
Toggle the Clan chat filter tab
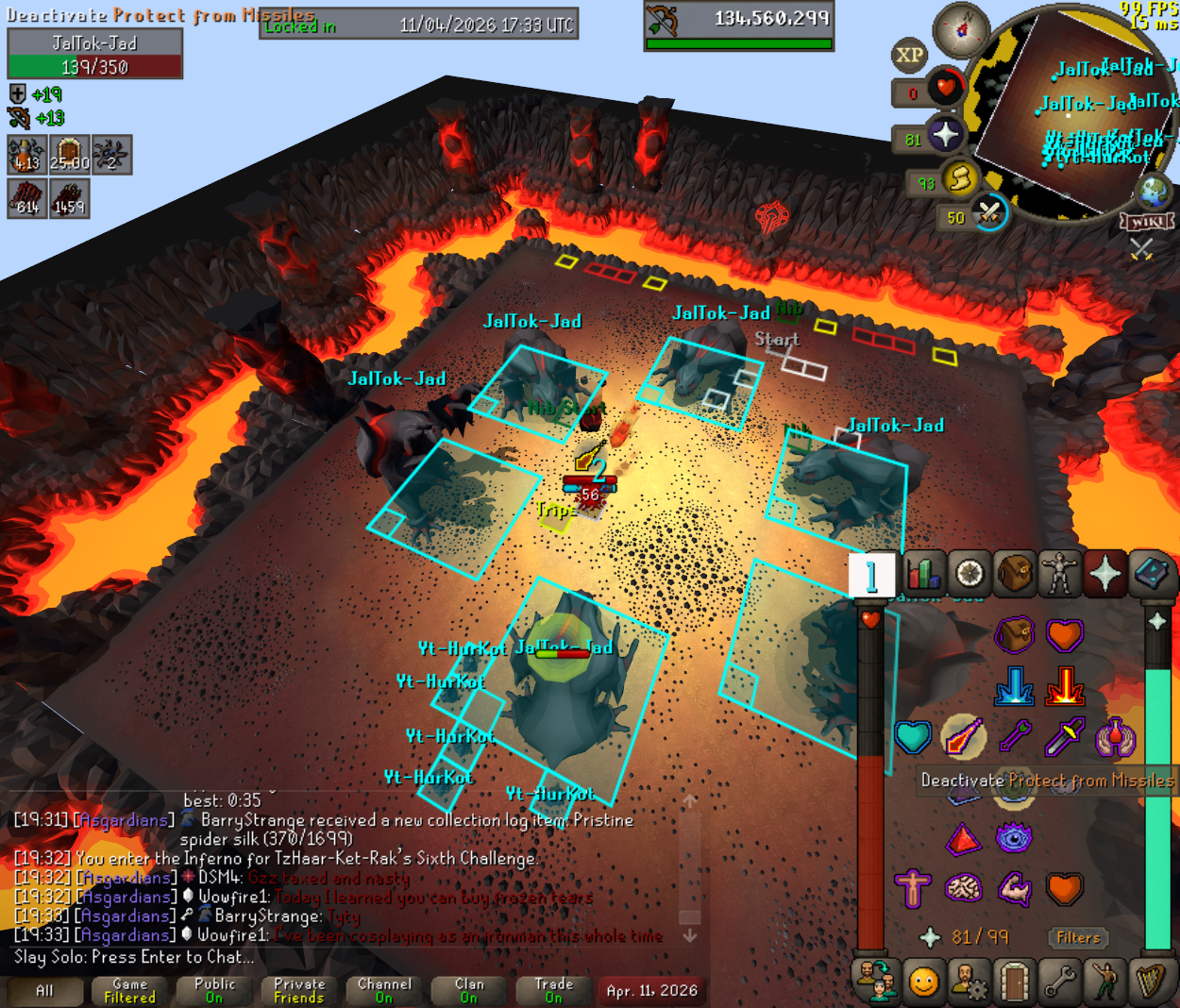point(469,991)
